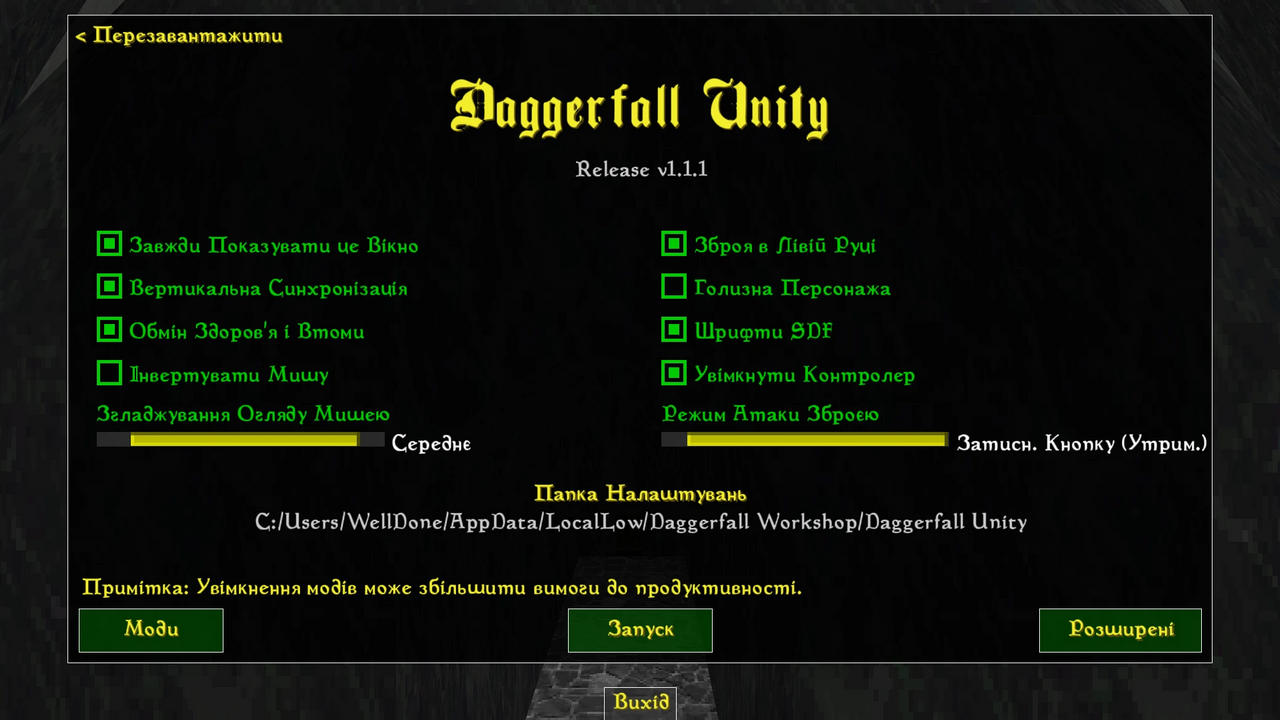Click the Вихід button
1280x720 pixels.
point(640,702)
